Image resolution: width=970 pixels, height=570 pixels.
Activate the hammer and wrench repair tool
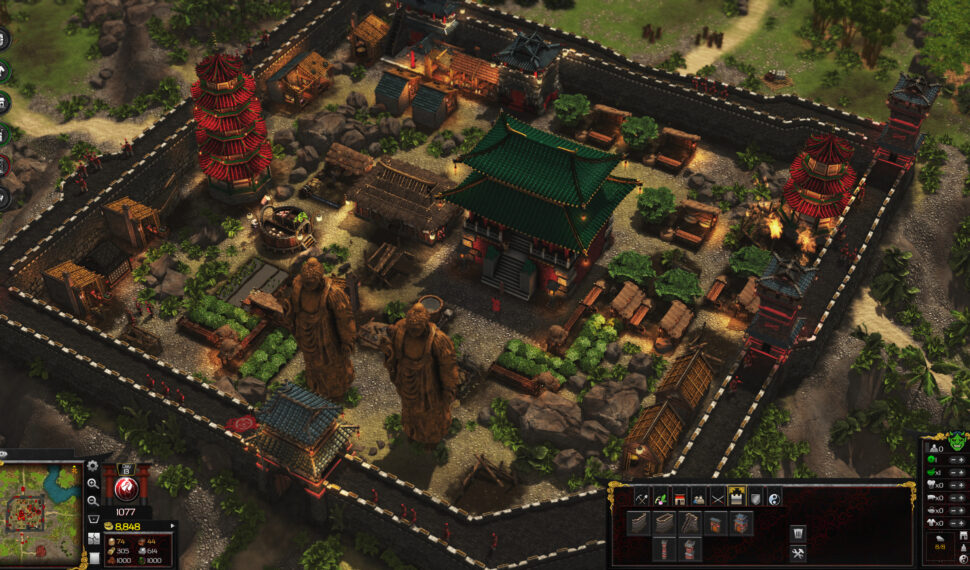coord(797,553)
